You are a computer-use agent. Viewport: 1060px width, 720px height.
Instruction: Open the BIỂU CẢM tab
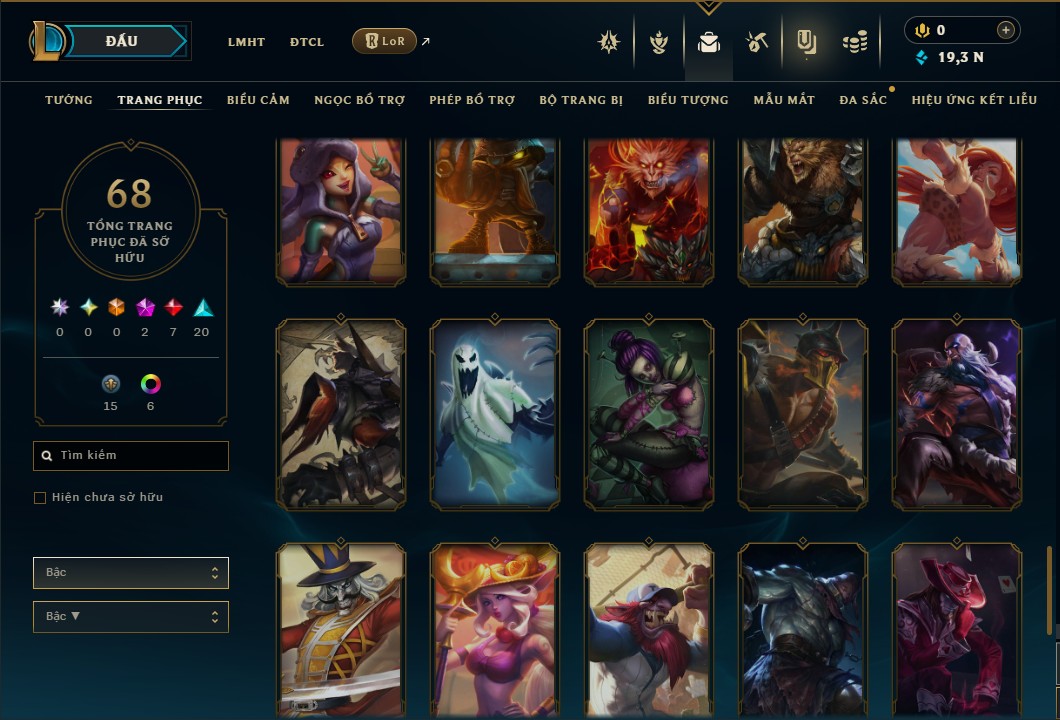tap(258, 100)
